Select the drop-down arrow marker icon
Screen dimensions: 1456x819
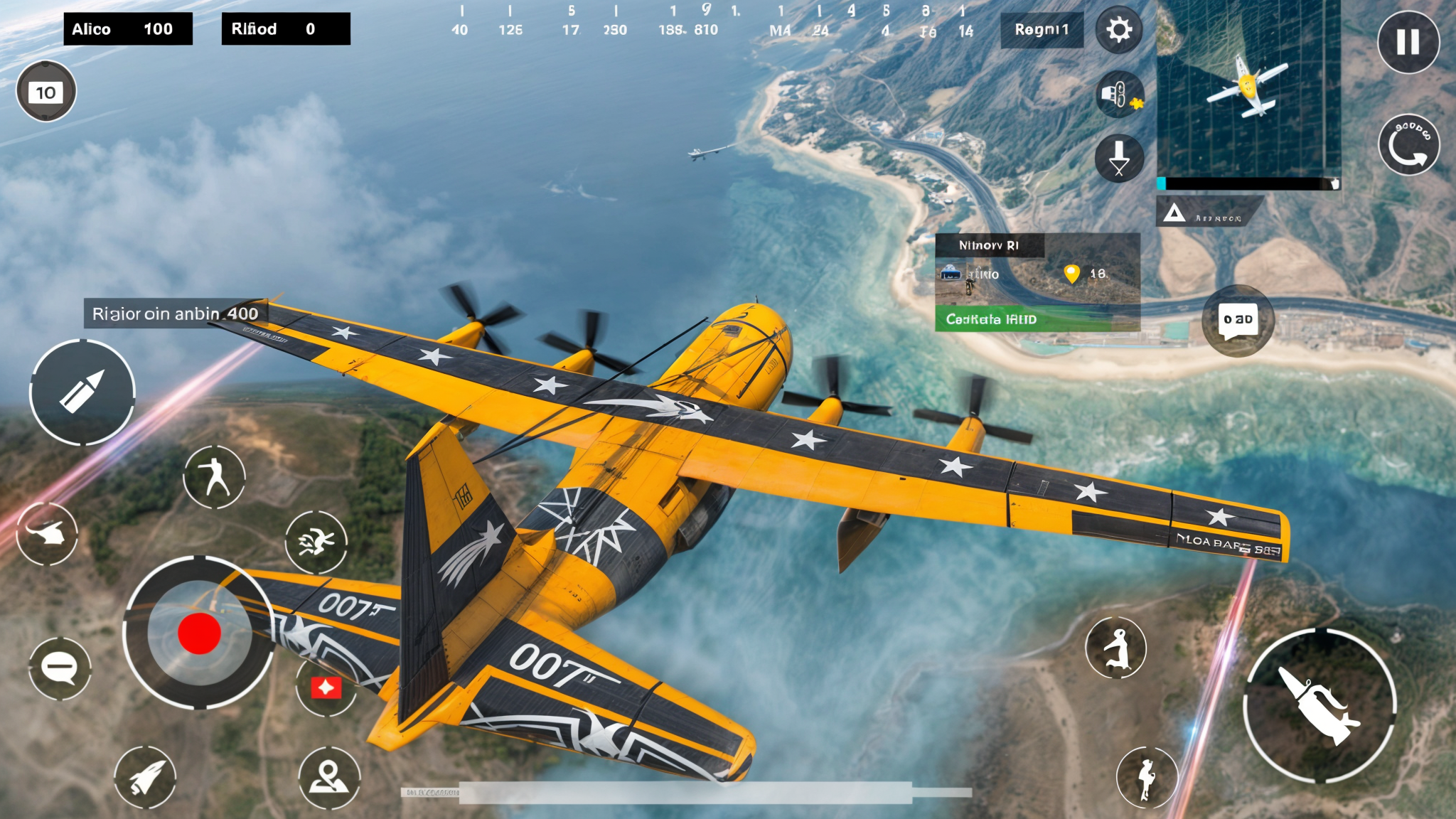pos(1119,158)
